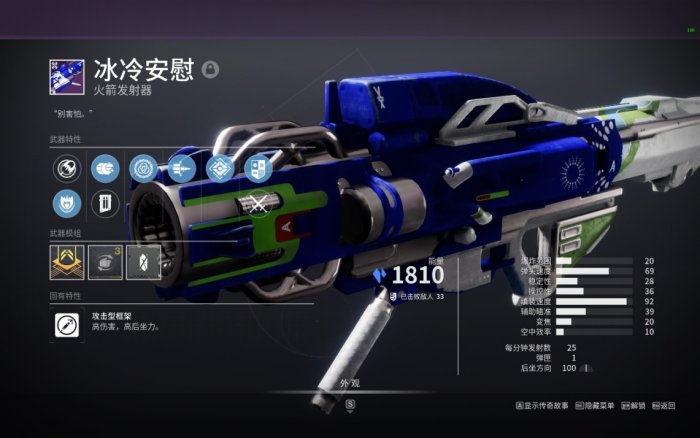Choose the twin-rocket magazine perk icon
This screenshot has width=700, height=438.
[104, 167]
